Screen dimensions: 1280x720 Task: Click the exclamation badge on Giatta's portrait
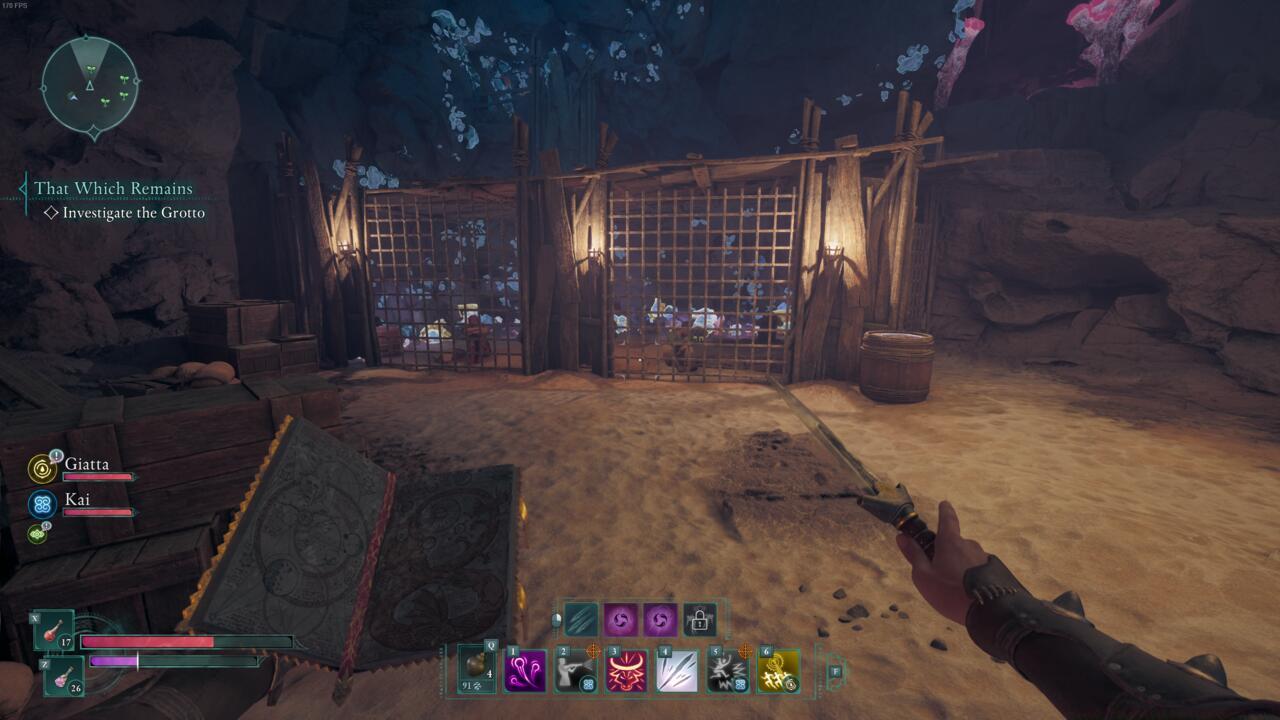click(x=56, y=456)
